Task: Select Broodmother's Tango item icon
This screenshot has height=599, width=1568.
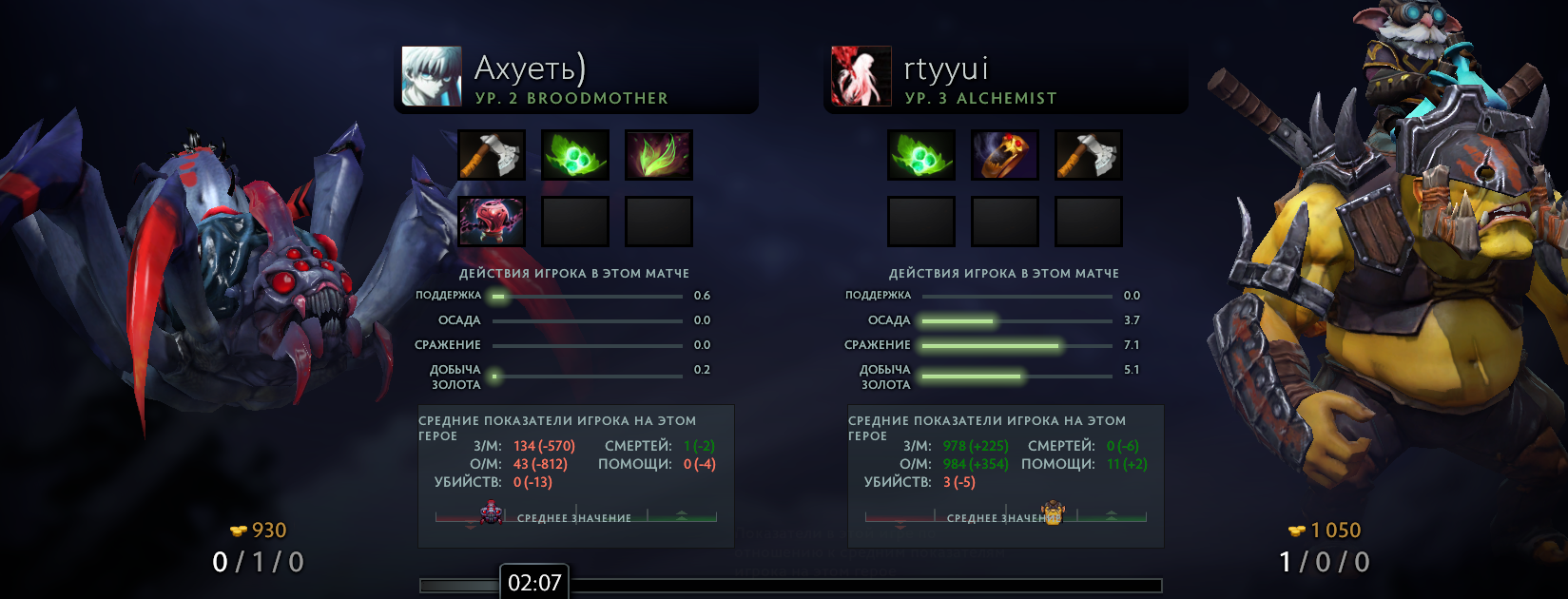Action: (575, 155)
